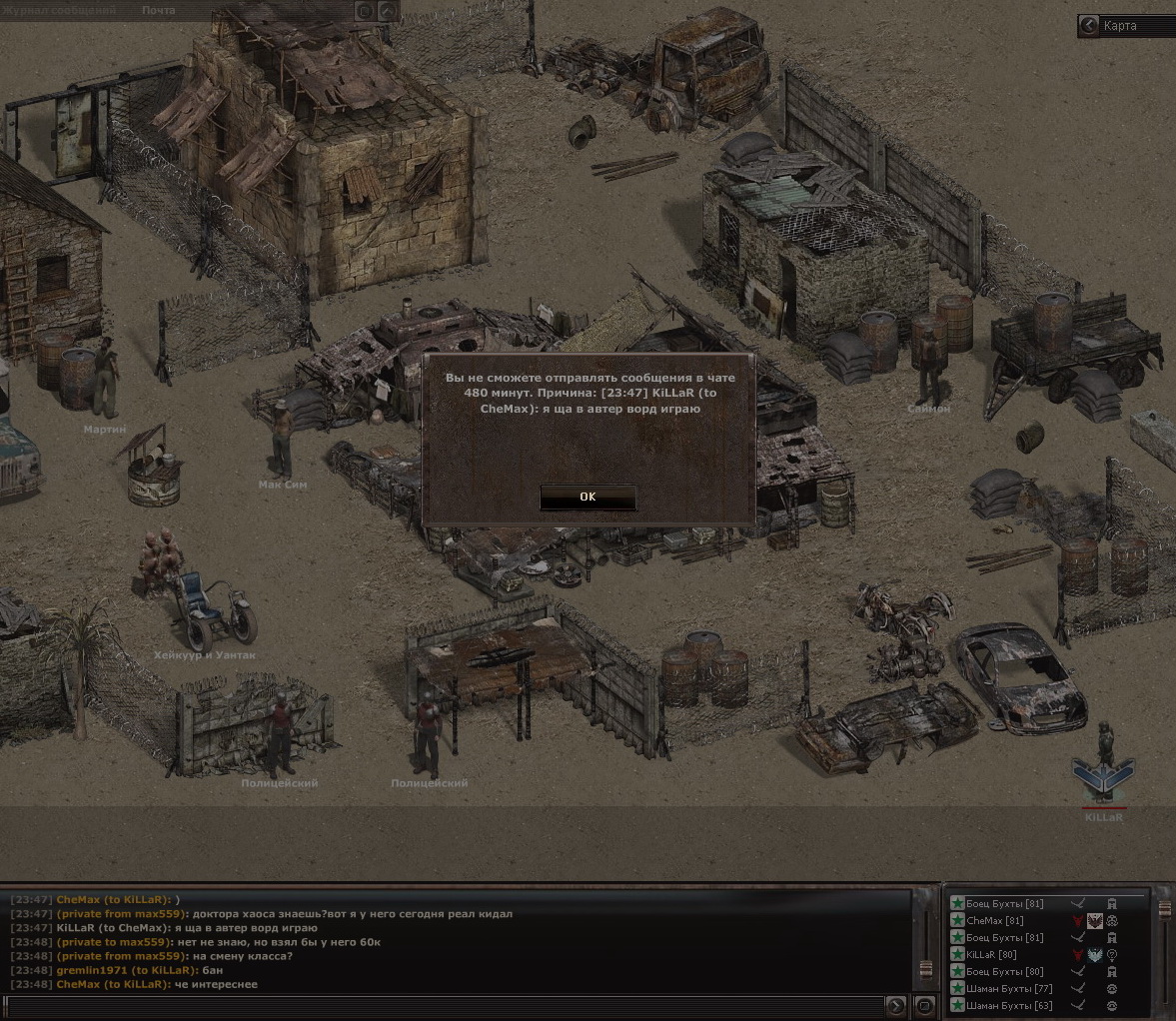Click the up-arrow button beside Почта

(x=388, y=11)
